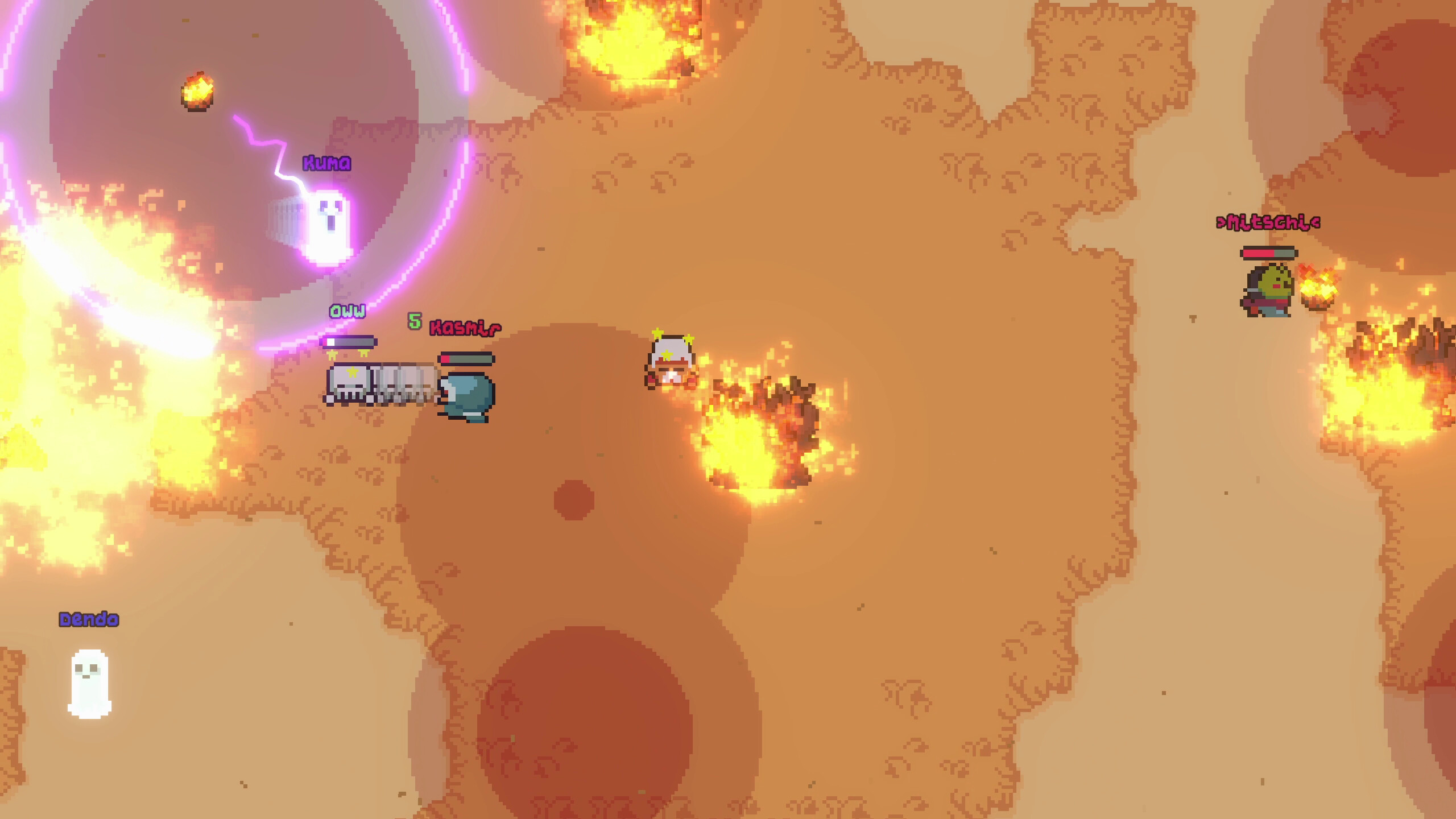Click the Dendo name label
This screenshot has height=819, width=1456.
coord(89,619)
